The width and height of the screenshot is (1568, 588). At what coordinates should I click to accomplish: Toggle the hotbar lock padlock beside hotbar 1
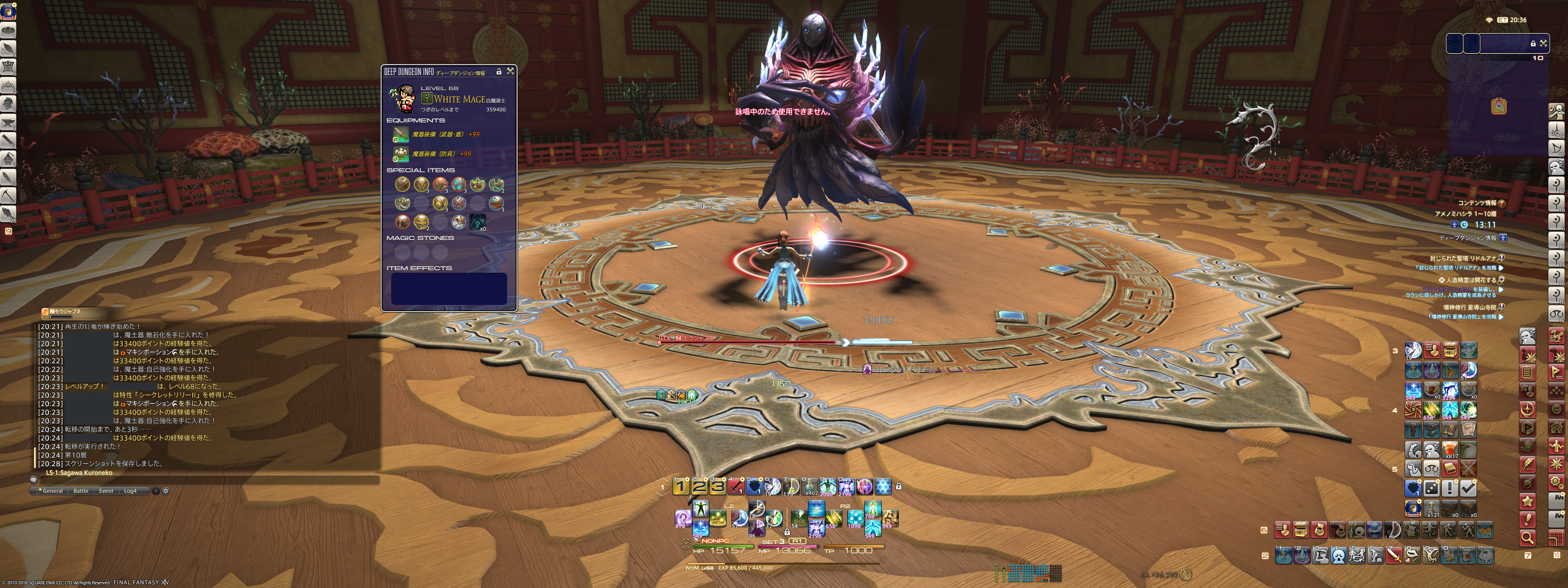898,486
